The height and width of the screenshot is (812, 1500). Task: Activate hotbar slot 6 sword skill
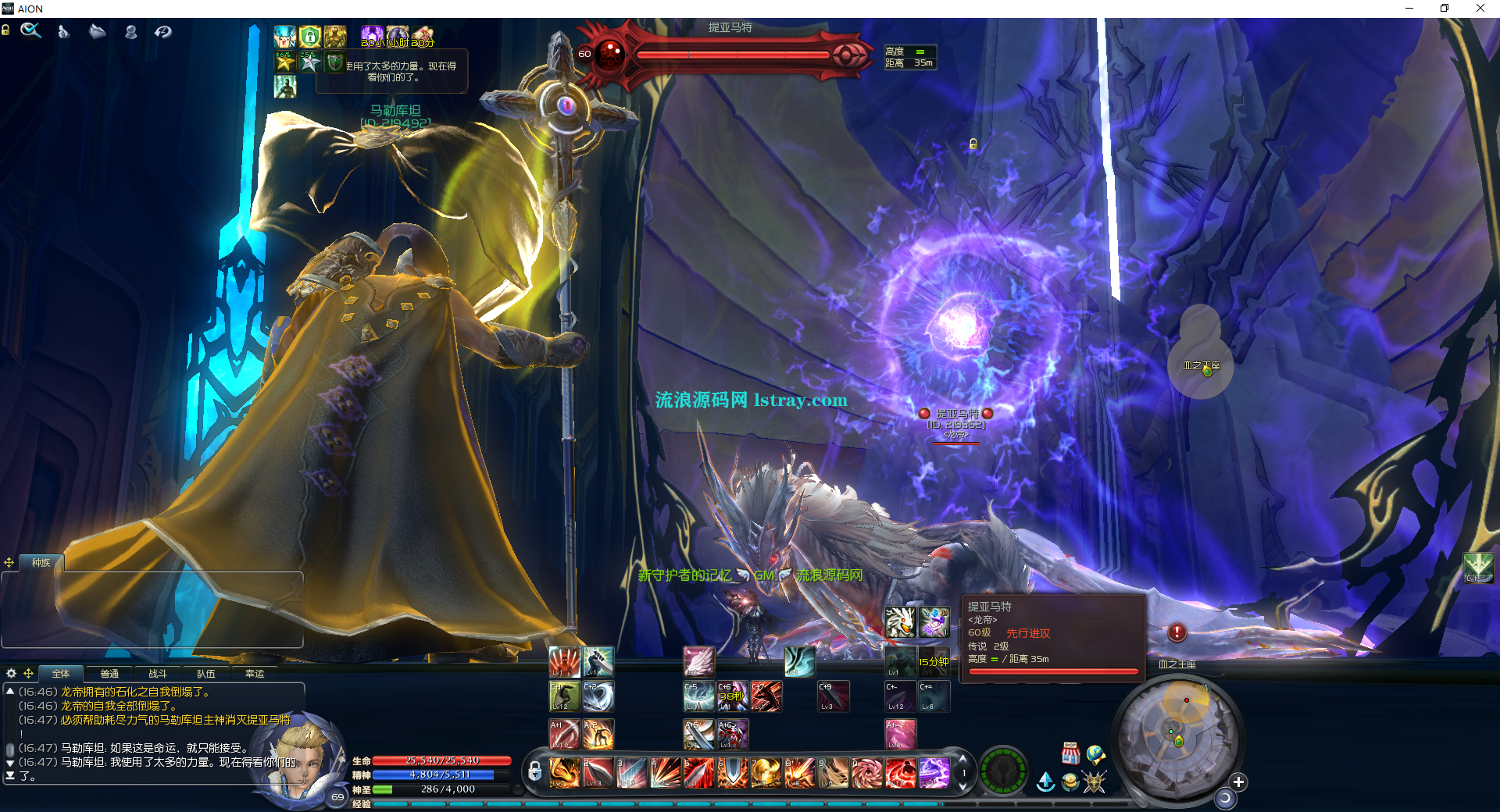coord(733,773)
